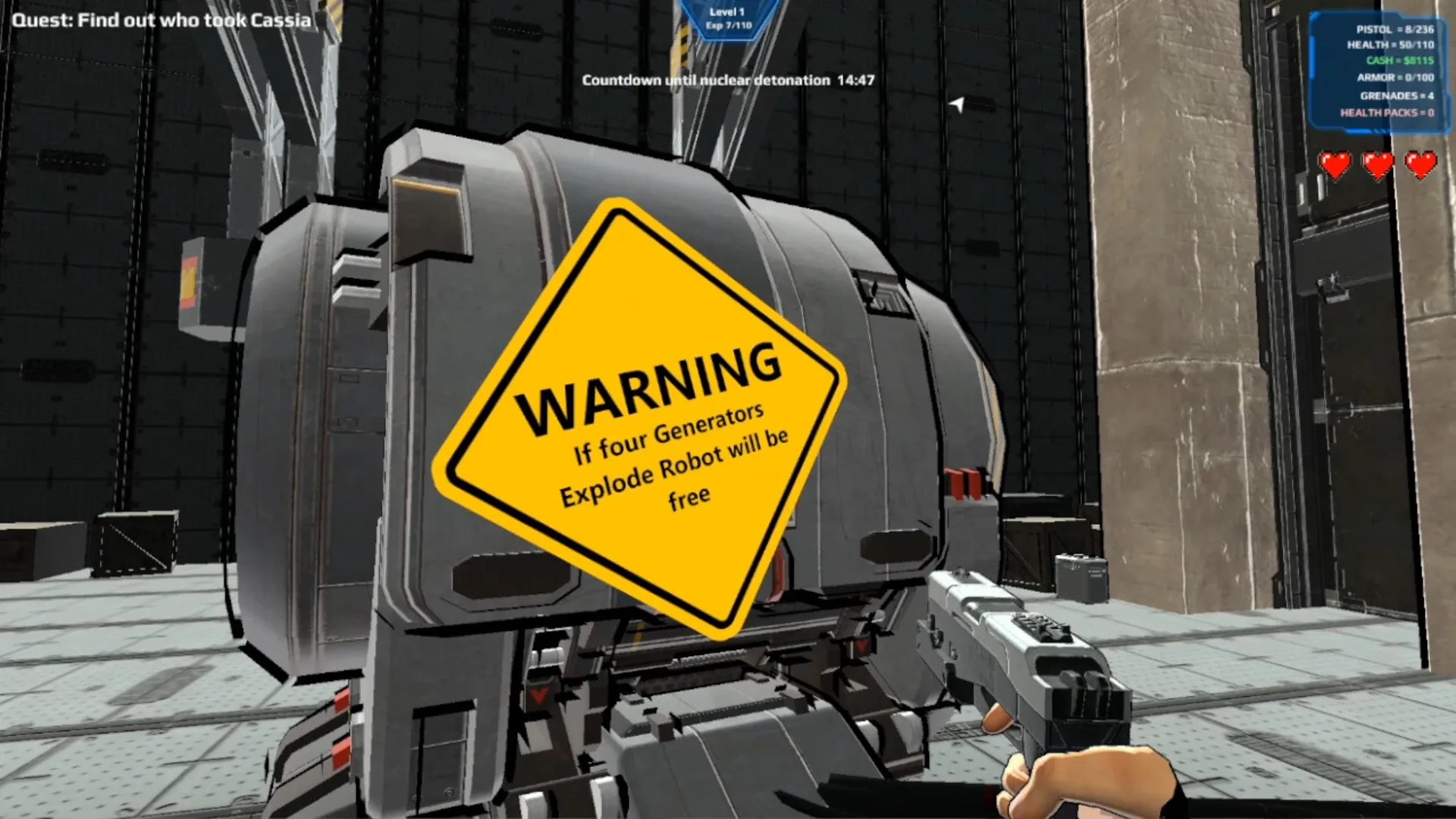Click the nuclear detonation countdown timer
Screen dimensions: 1456x819
(x=728, y=80)
